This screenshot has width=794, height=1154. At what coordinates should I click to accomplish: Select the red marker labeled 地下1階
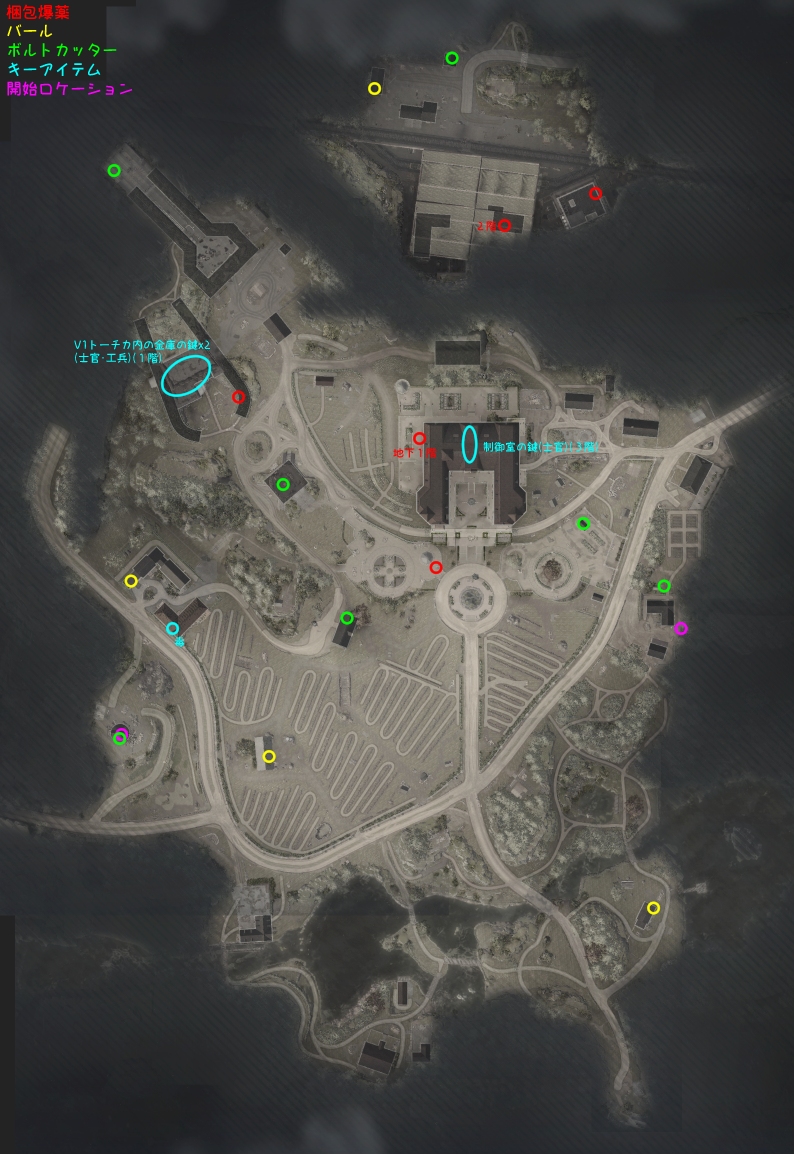[419, 438]
